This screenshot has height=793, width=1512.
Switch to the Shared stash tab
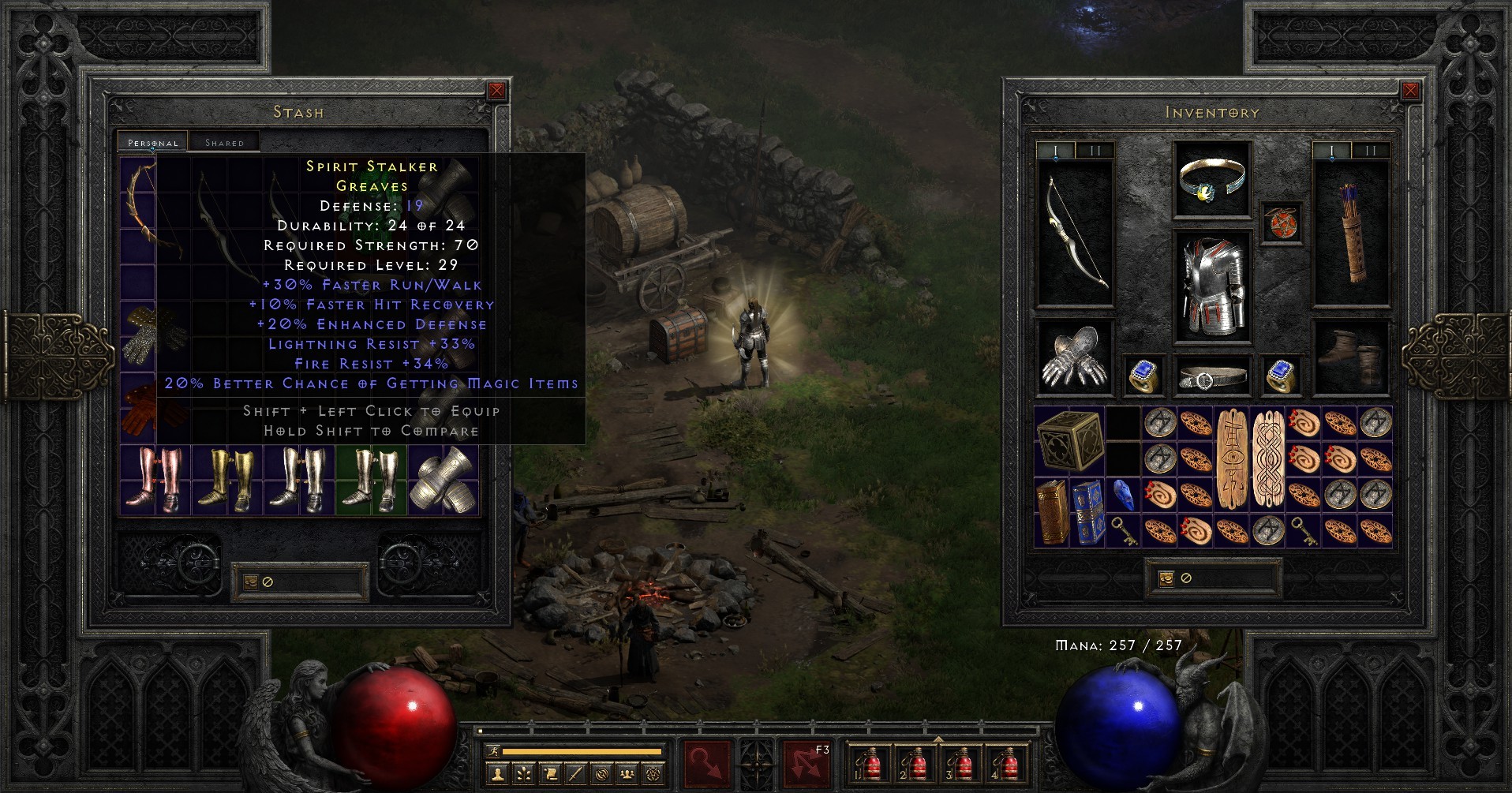tap(223, 142)
